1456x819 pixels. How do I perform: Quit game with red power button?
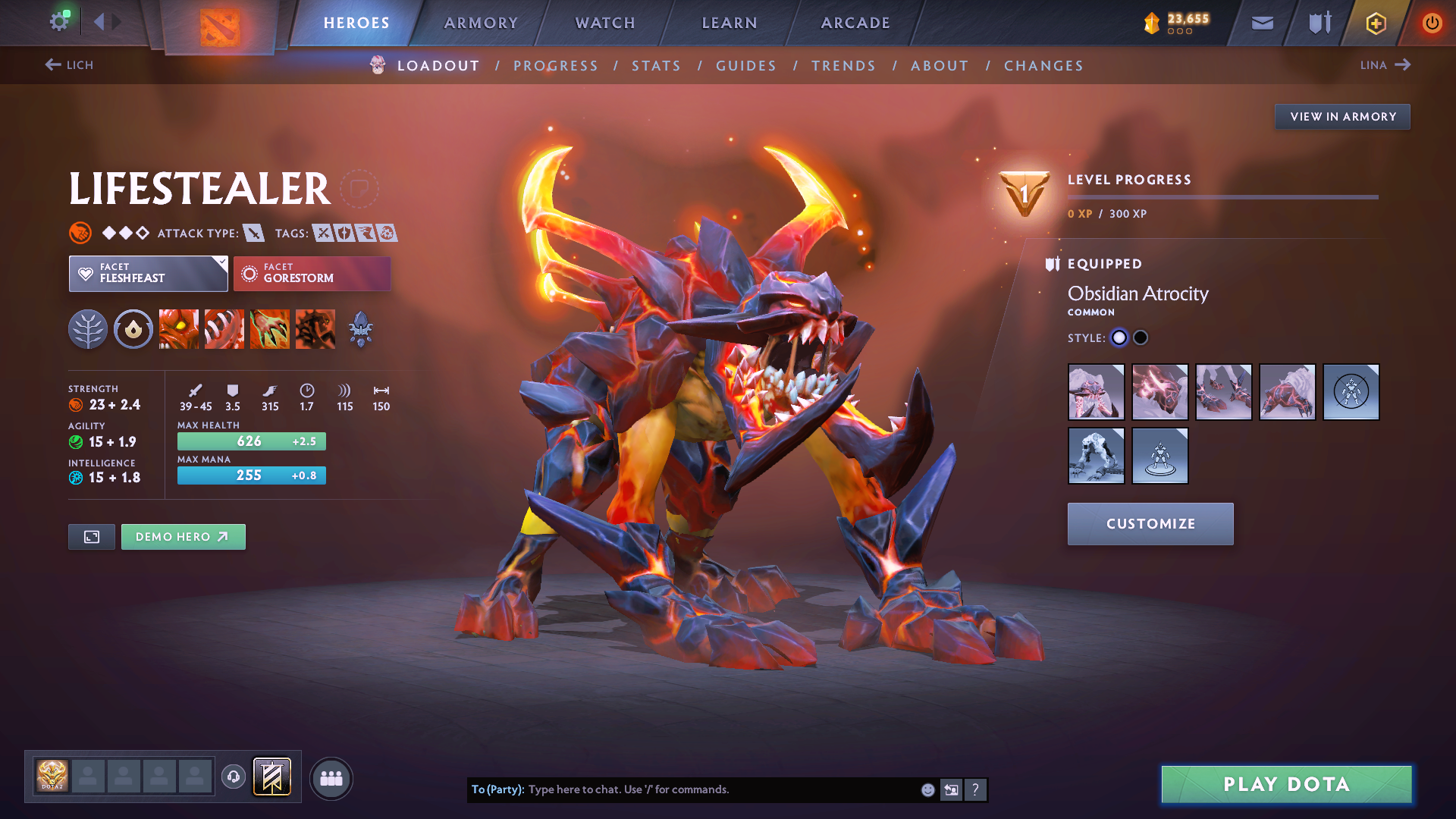(x=1432, y=24)
